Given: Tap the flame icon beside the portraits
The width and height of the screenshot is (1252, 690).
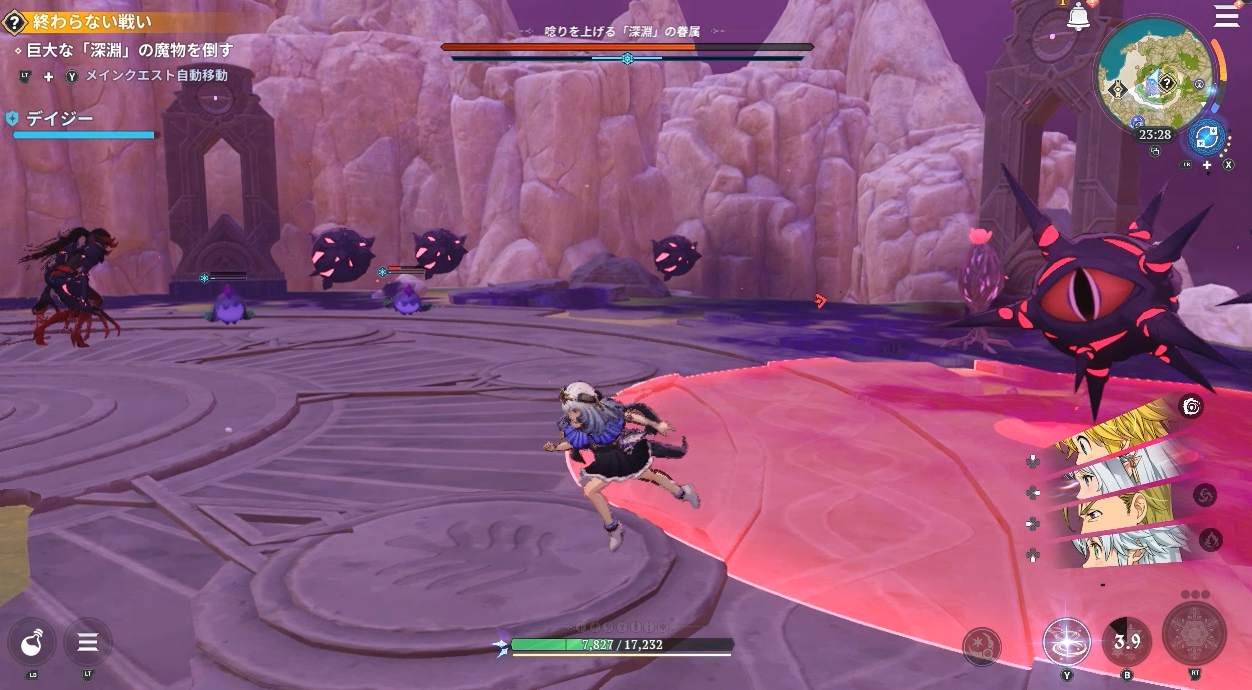Looking at the screenshot, I should [x=1209, y=540].
